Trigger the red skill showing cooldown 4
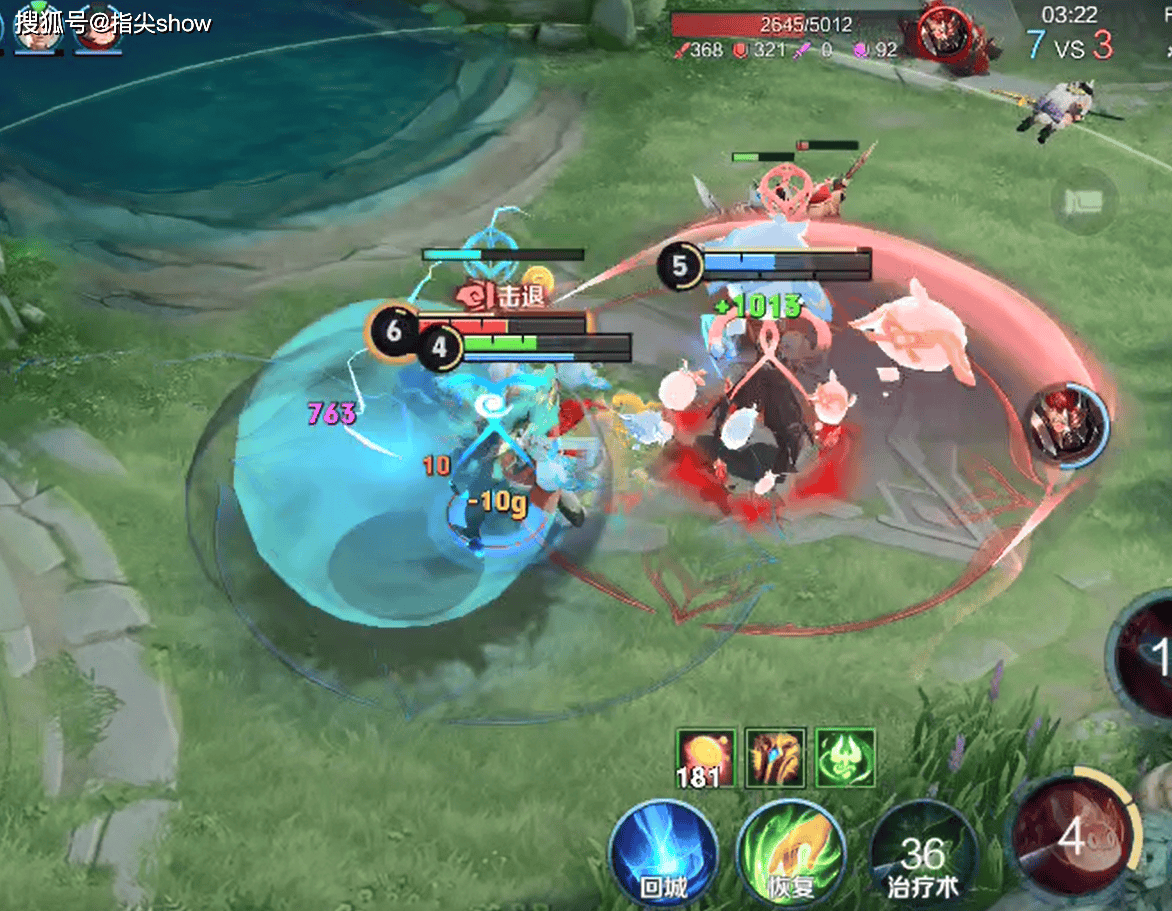This screenshot has height=911, width=1172. (1073, 836)
